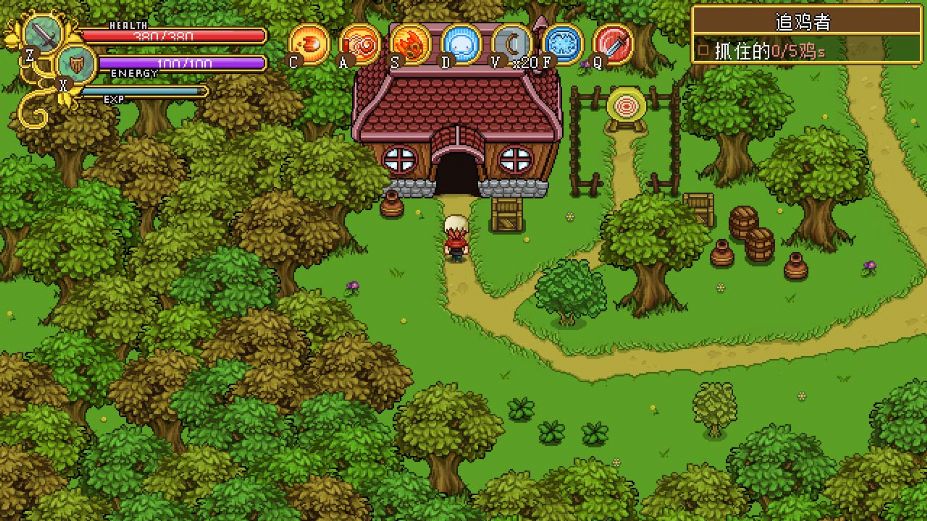Use the red spiral skill icon
Viewport: 927px width, 521px height.
click(360, 44)
